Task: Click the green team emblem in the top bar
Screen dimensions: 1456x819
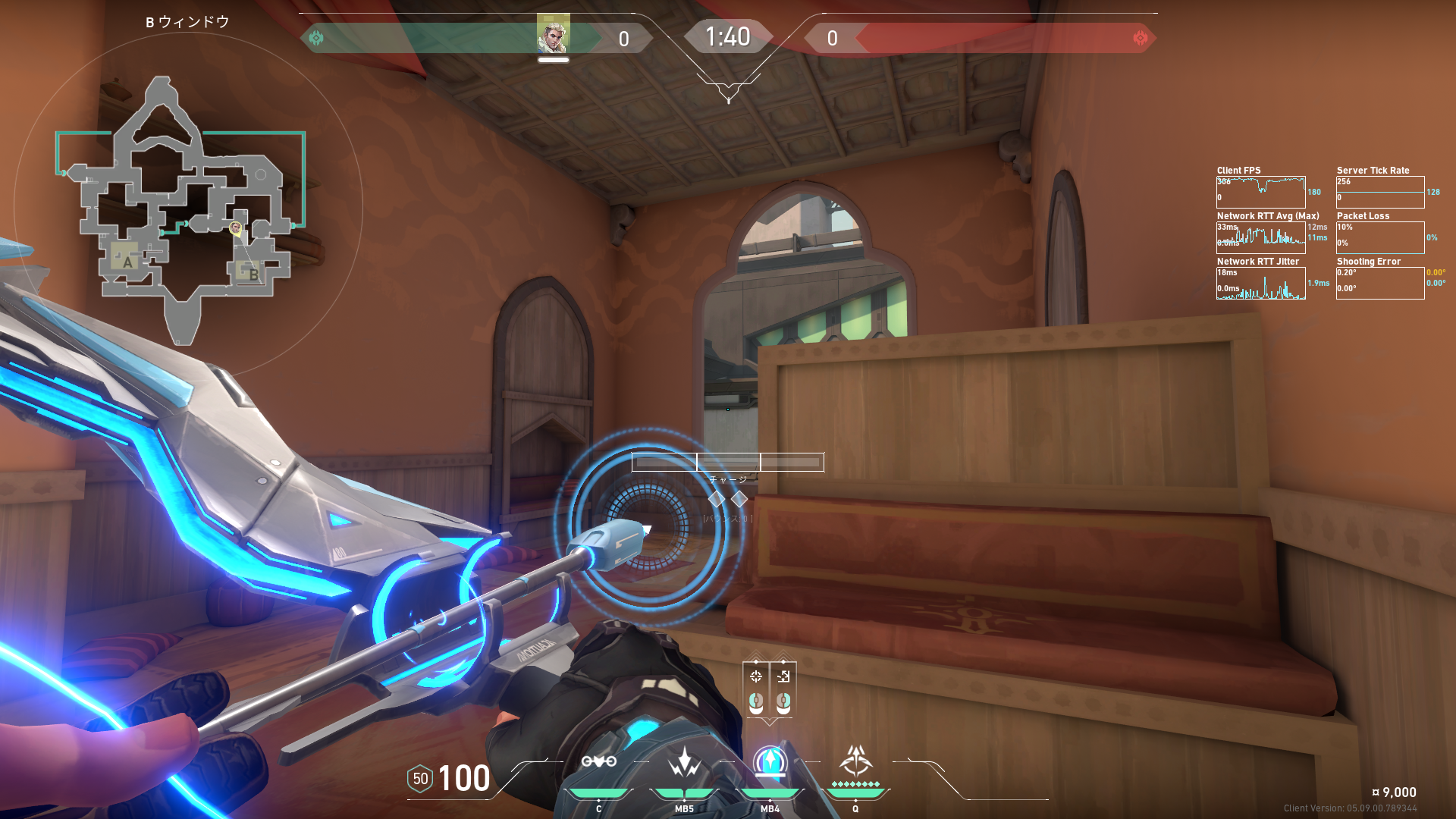Action: click(316, 38)
